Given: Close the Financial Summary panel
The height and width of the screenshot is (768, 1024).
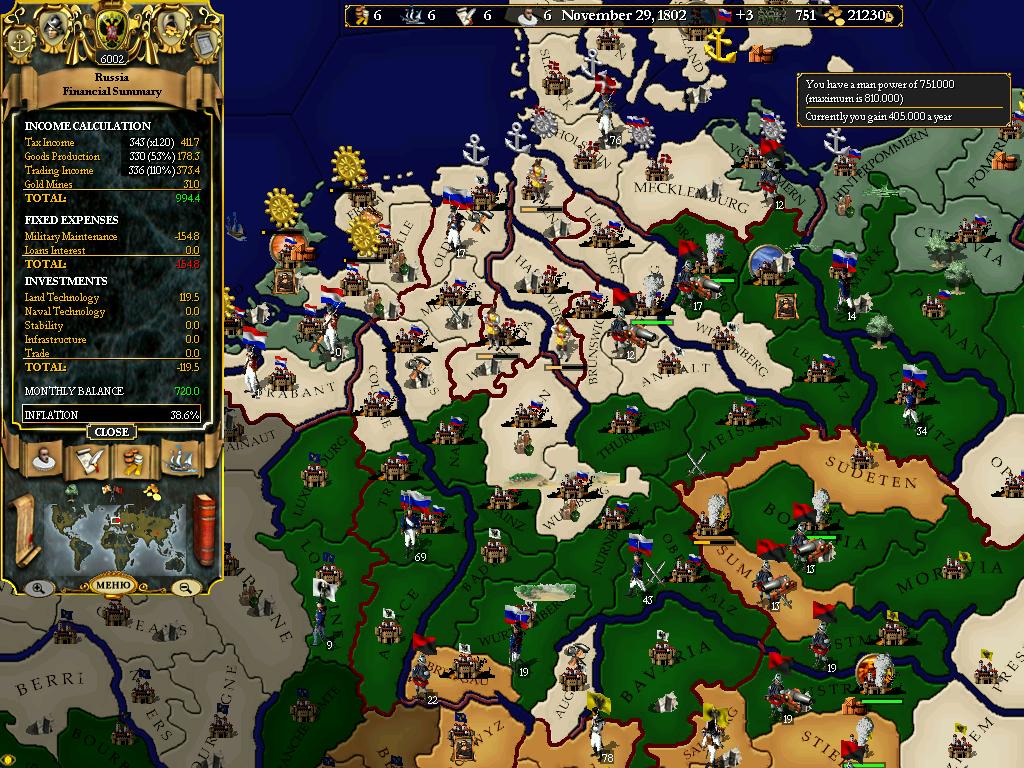Looking at the screenshot, I should coord(111,432).
